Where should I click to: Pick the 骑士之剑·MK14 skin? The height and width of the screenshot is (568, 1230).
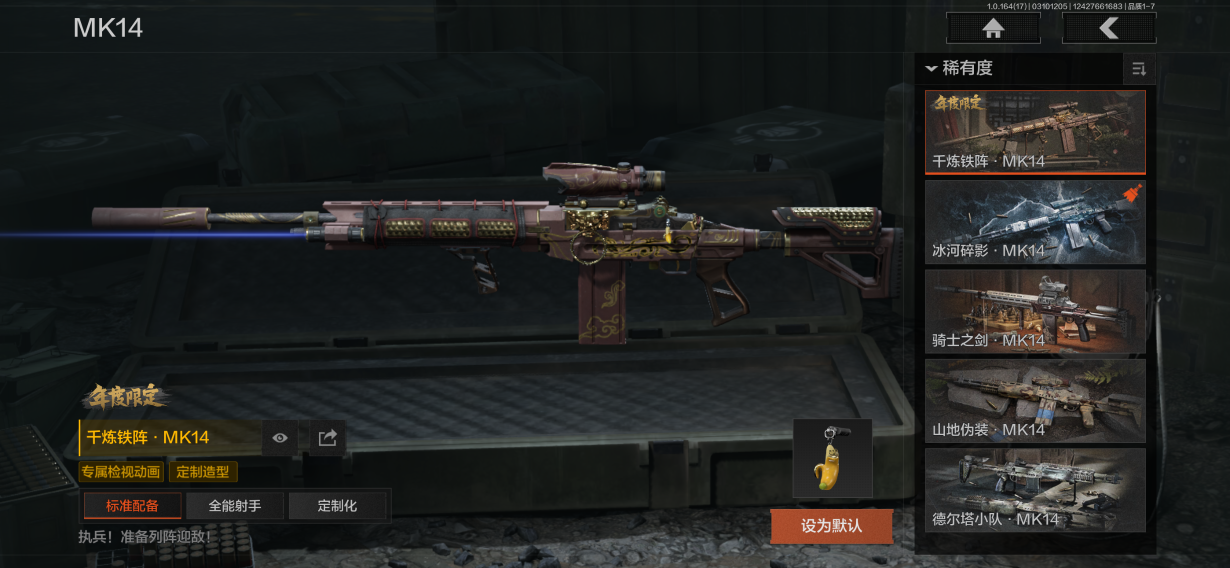click(x=1035, y=311)
